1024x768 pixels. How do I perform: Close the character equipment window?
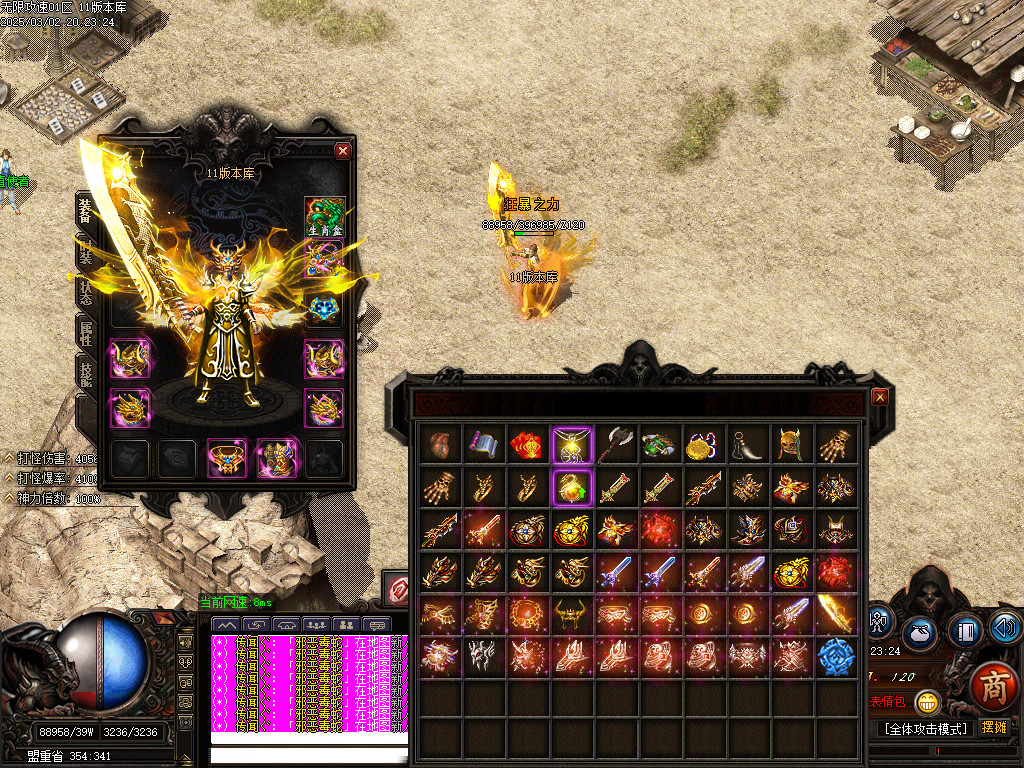click(343, 151)
